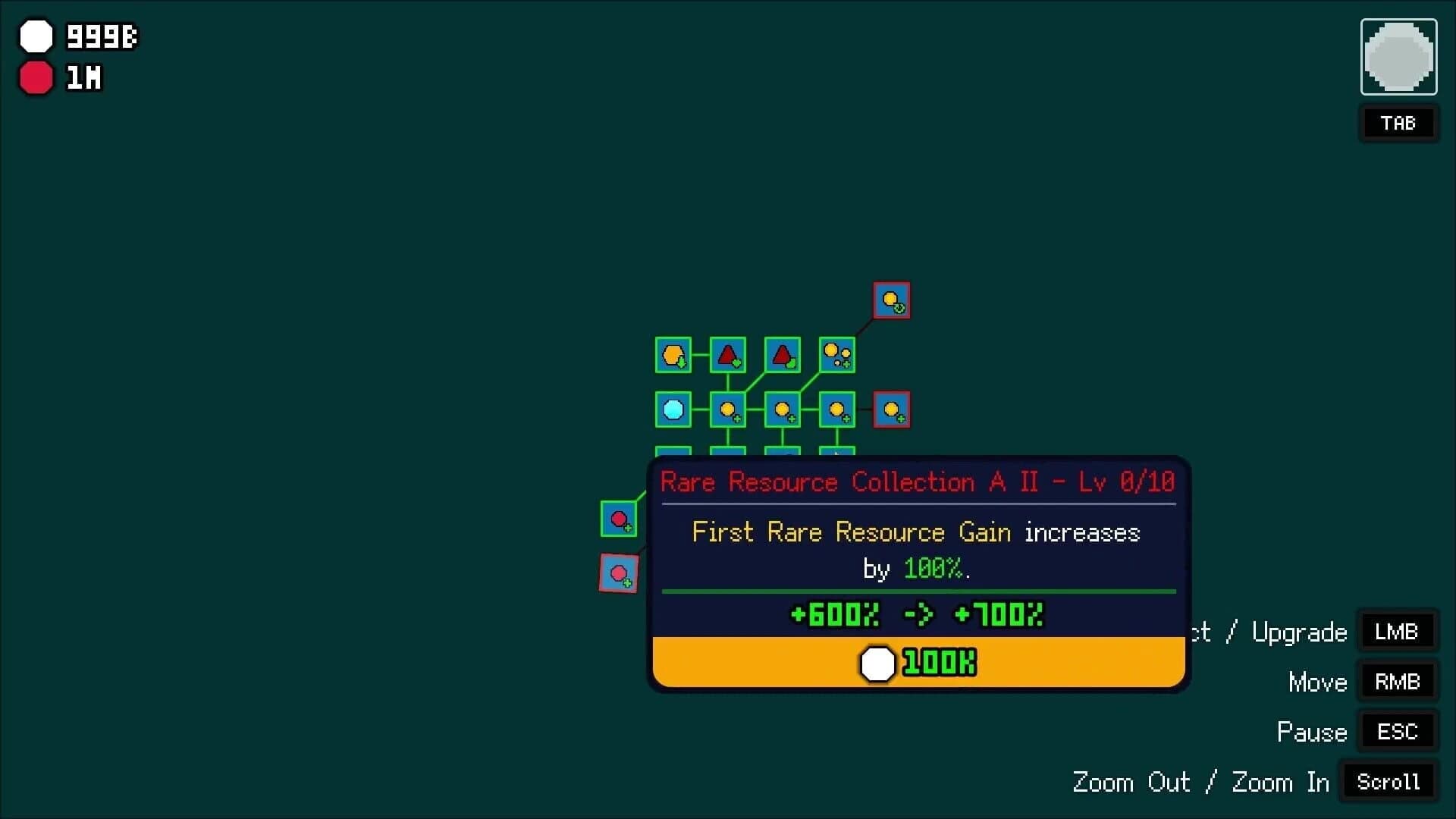
Task: Click the cyan octagon resource node
Action: pyautogui.click(x=674, y=409)
